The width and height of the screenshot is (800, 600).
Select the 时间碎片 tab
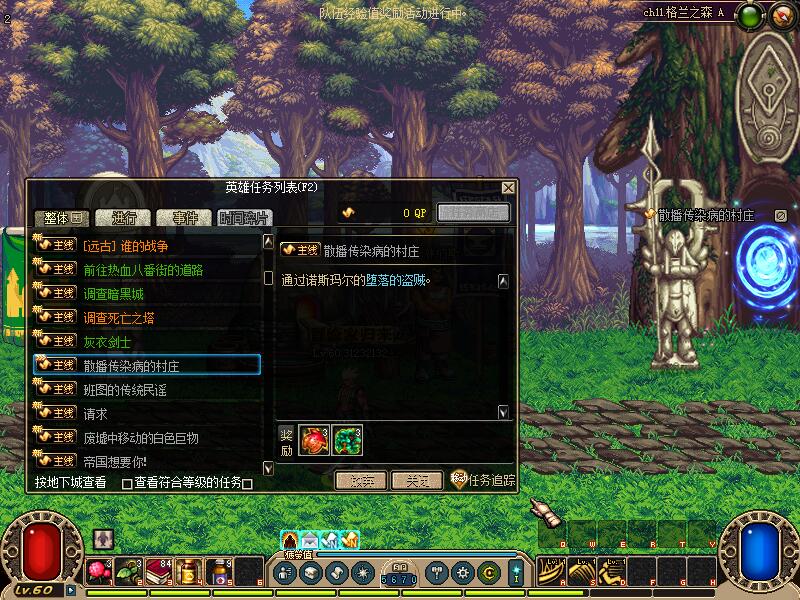243,218
